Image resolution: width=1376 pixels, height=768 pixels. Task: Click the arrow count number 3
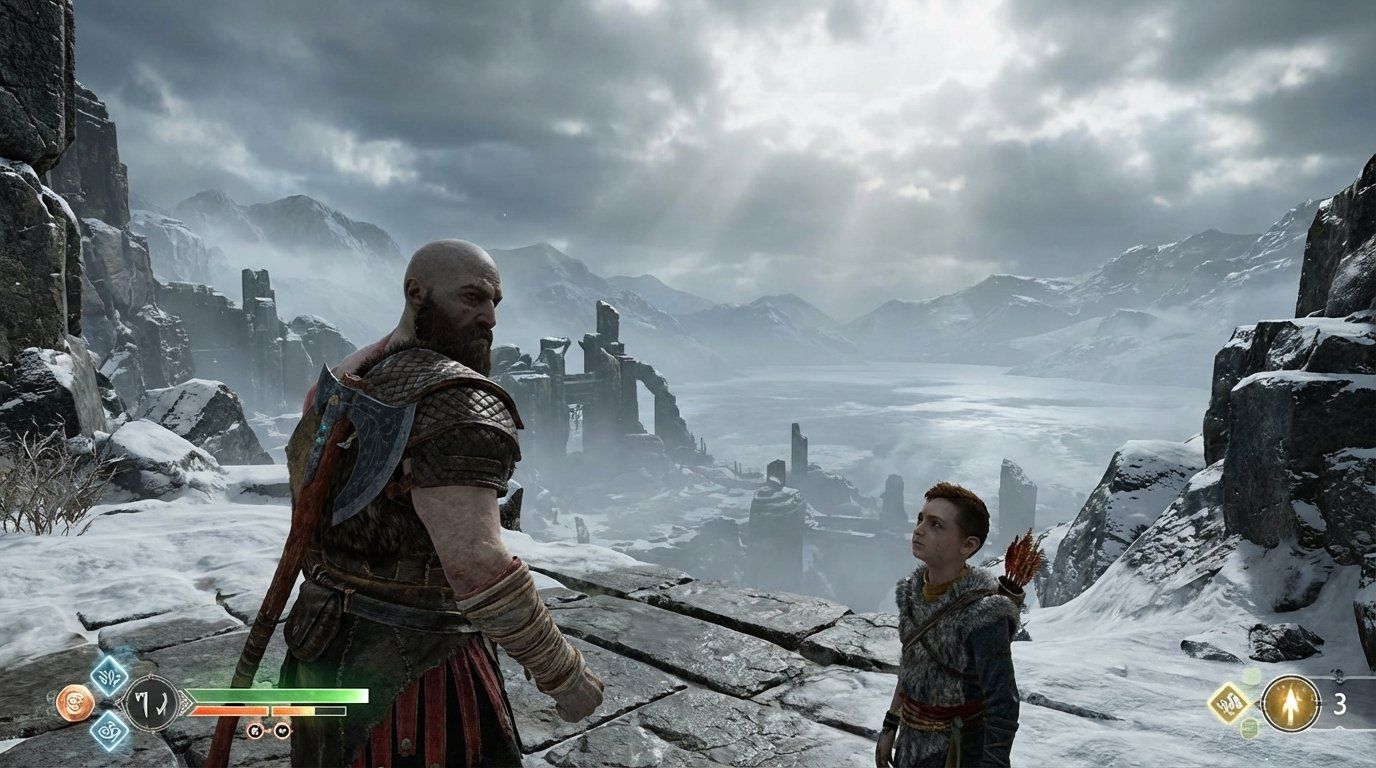[x=1338, y=703]
